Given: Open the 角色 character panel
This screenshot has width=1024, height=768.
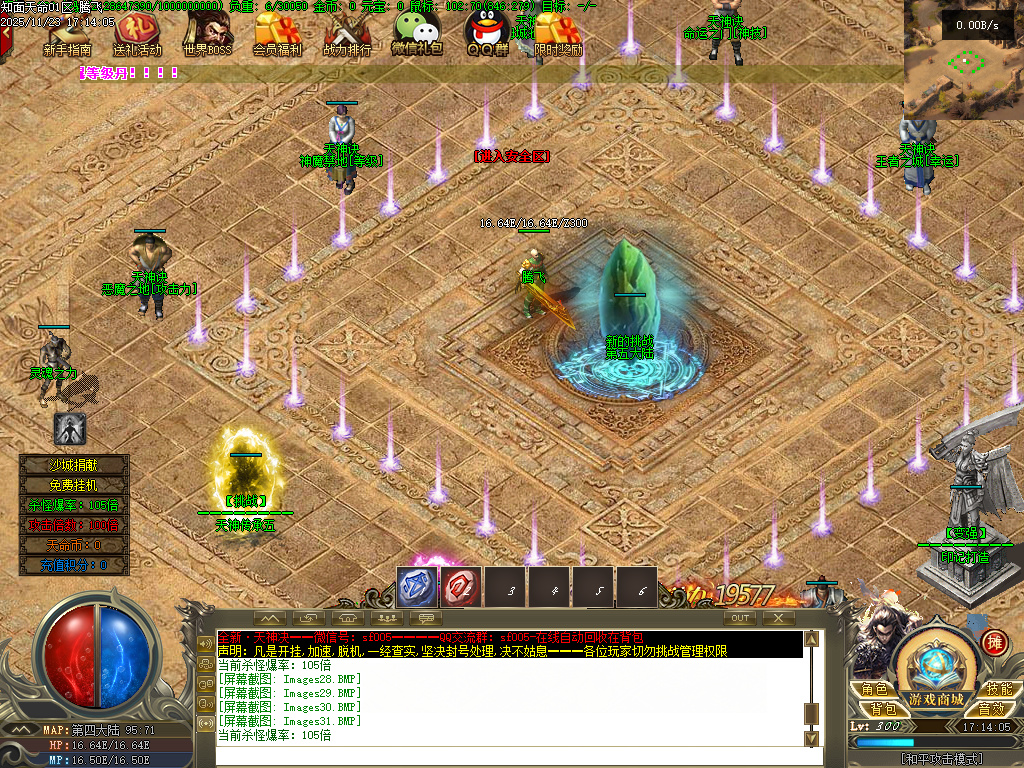Looking at the screenshot, I should coord(874,689).
